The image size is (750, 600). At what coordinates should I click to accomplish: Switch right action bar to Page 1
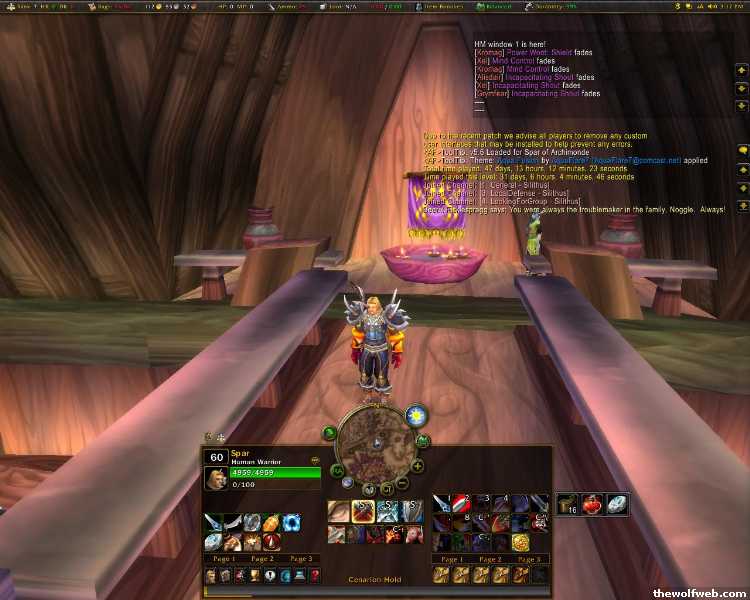coord(452,559)
